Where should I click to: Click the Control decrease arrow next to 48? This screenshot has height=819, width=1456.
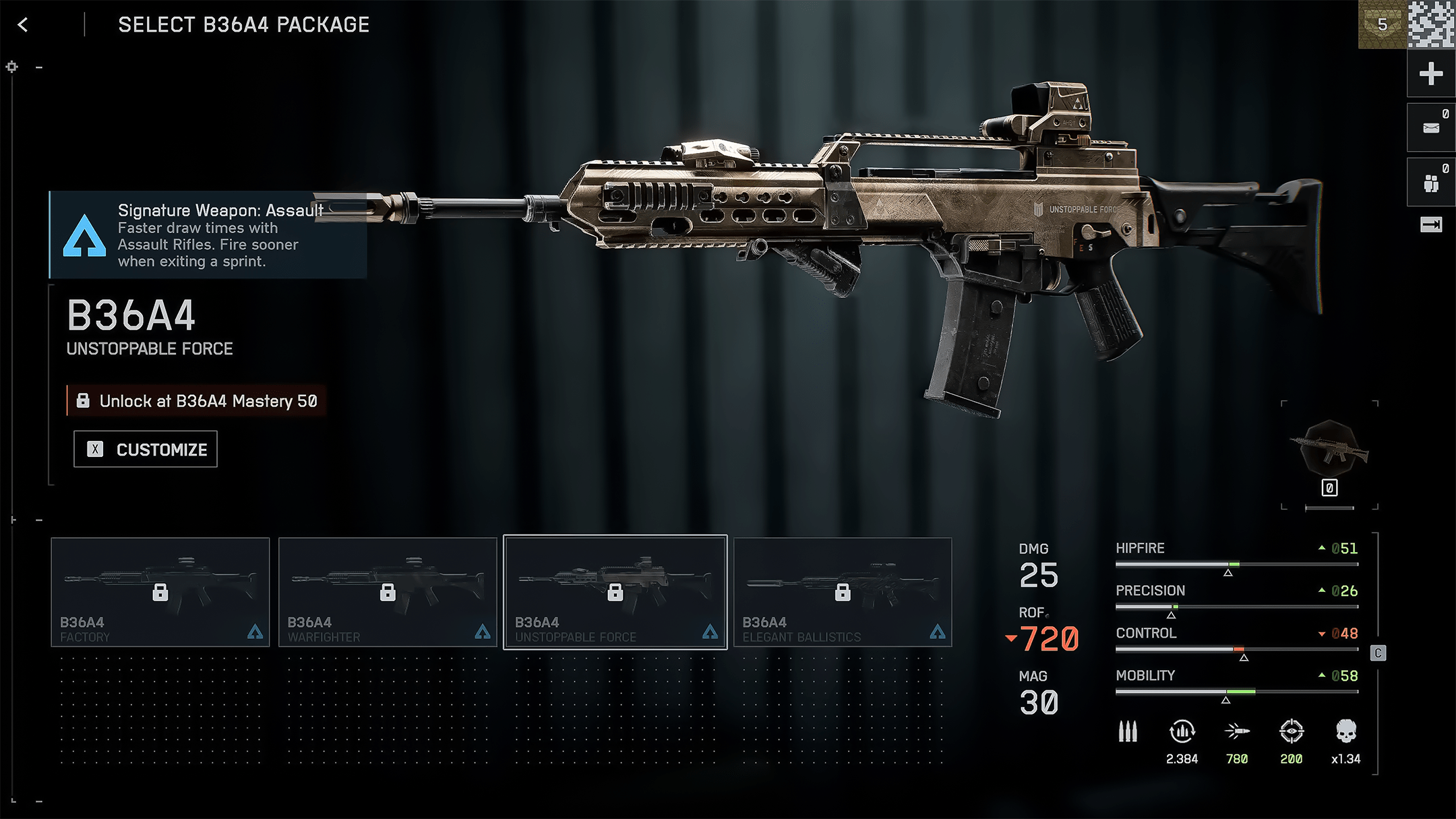point(1321,634)
